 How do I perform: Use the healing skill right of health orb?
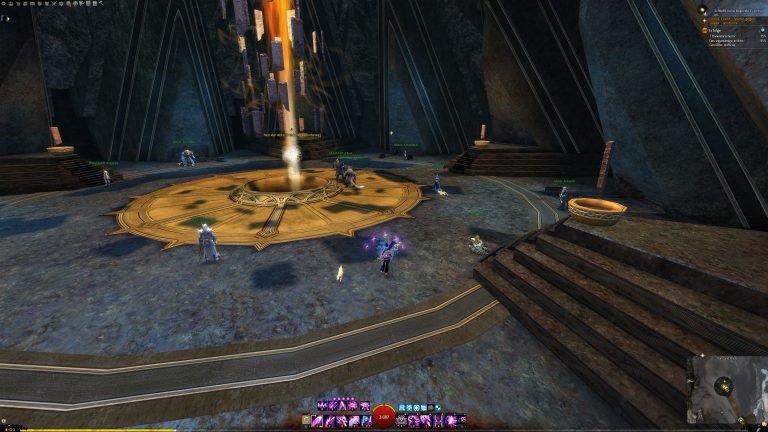tap(402, 421)
